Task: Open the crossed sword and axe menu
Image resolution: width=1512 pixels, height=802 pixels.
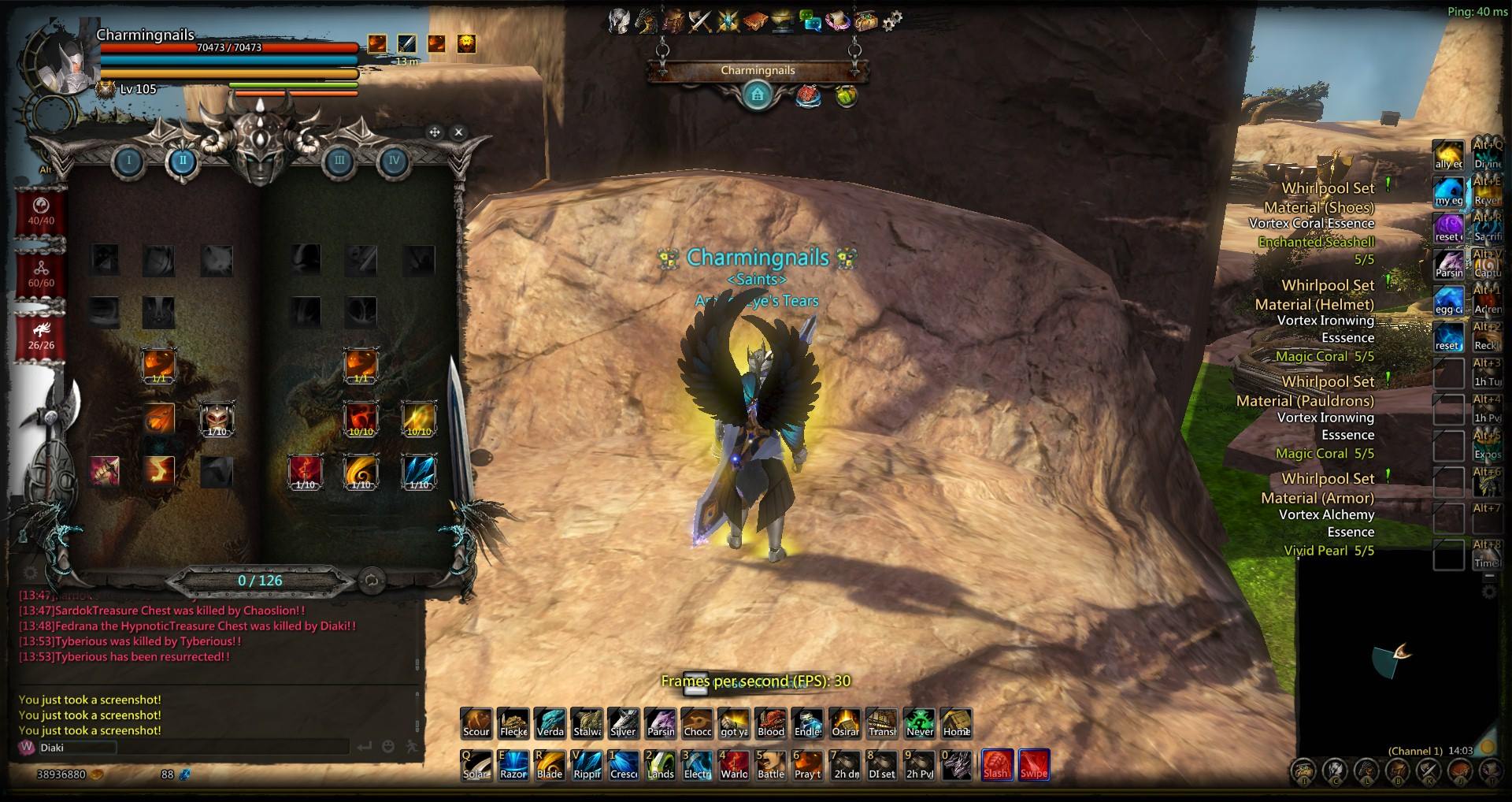Action: tap(700, 21)
